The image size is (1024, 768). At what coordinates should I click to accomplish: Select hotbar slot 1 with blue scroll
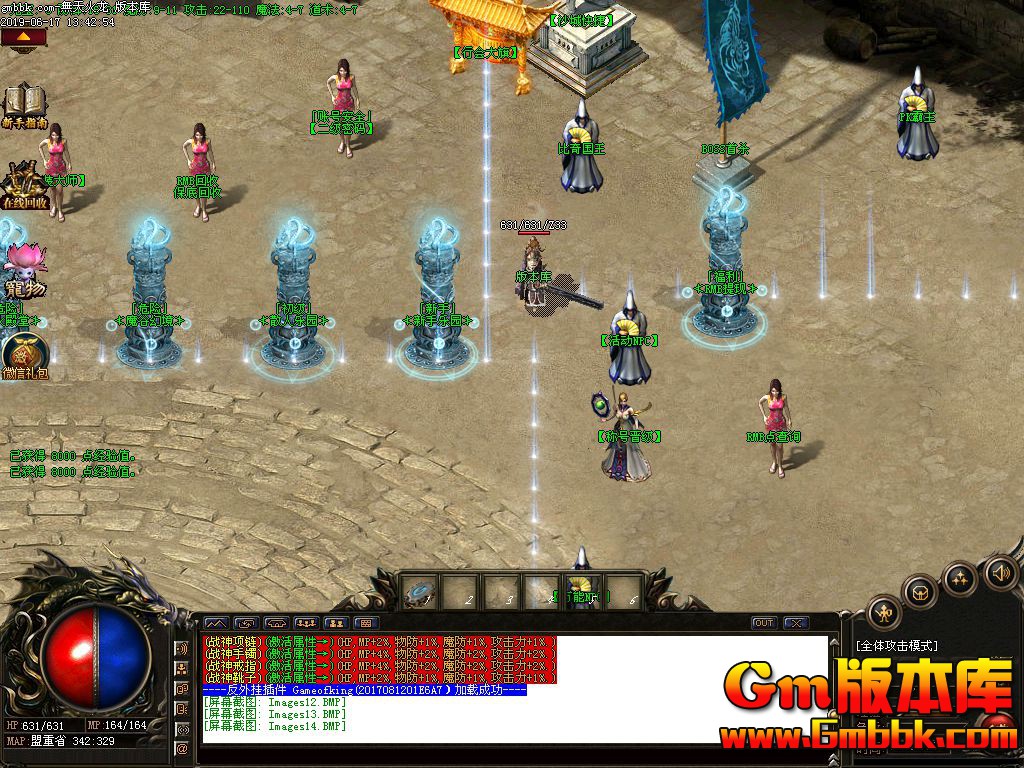tap(419, 592)
